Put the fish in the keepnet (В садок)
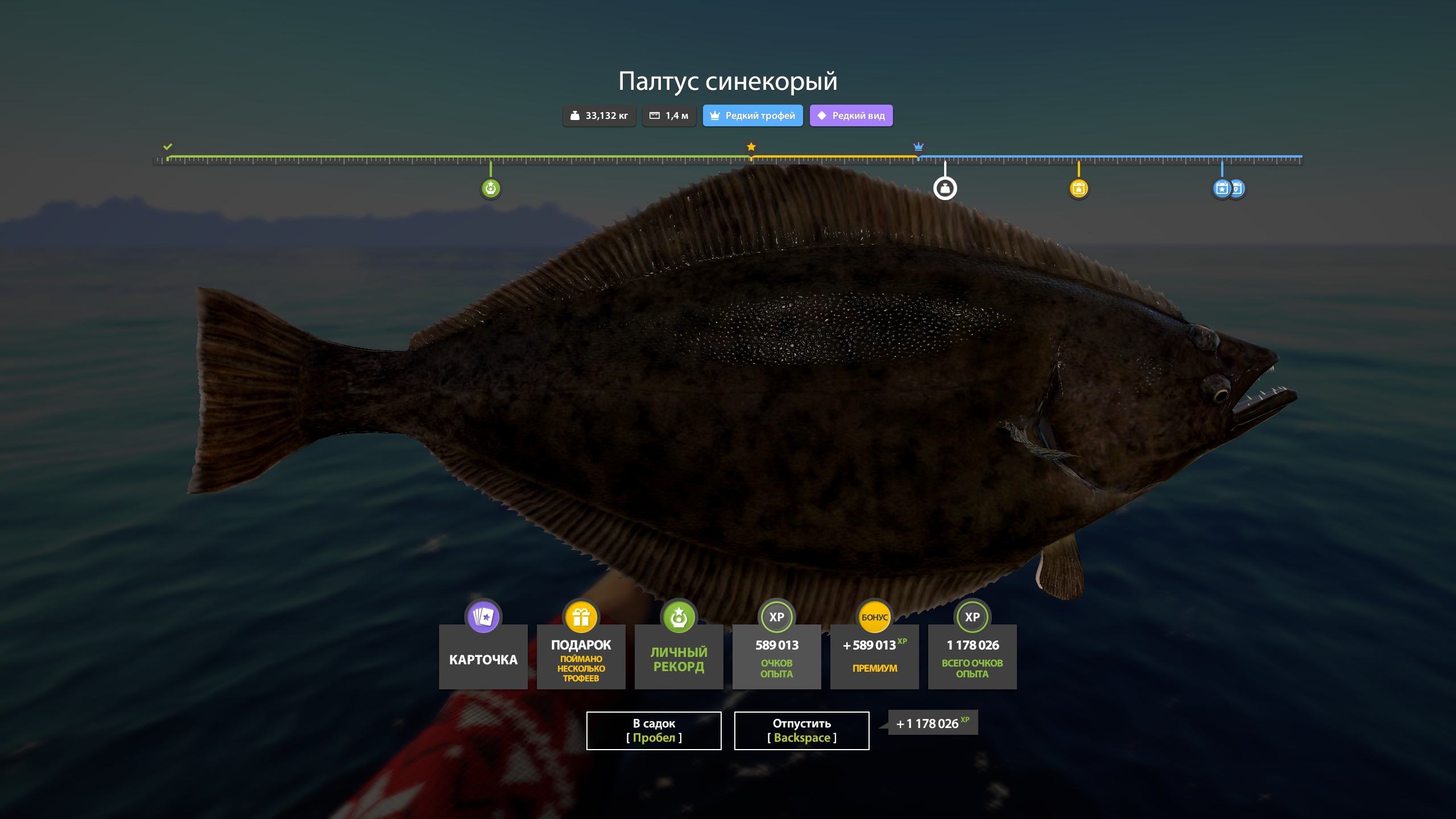The image size is (1456, 819). click(653, 730)
